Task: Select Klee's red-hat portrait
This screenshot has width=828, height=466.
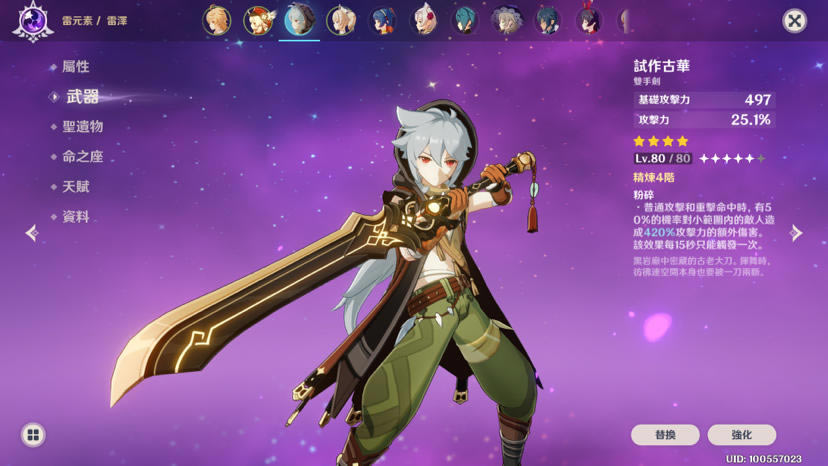Action: (258, 20)
